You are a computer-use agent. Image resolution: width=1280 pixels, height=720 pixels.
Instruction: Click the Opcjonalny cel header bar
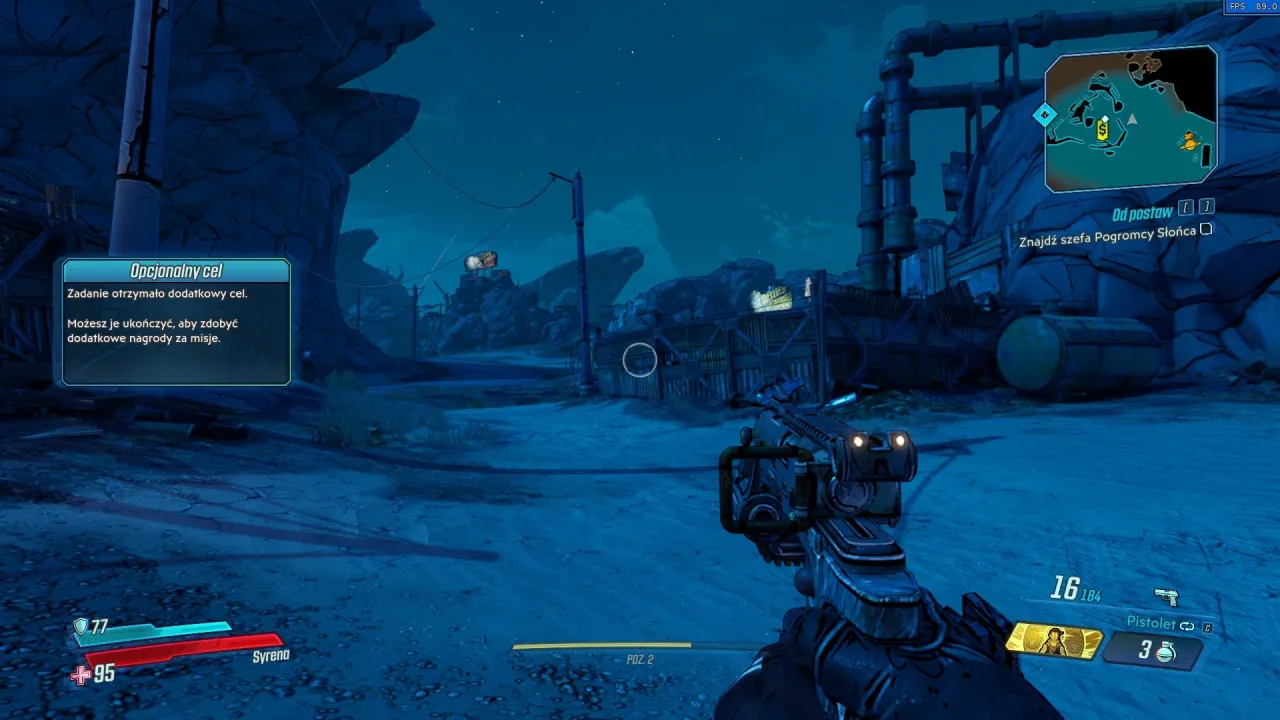tap(175, 270)
